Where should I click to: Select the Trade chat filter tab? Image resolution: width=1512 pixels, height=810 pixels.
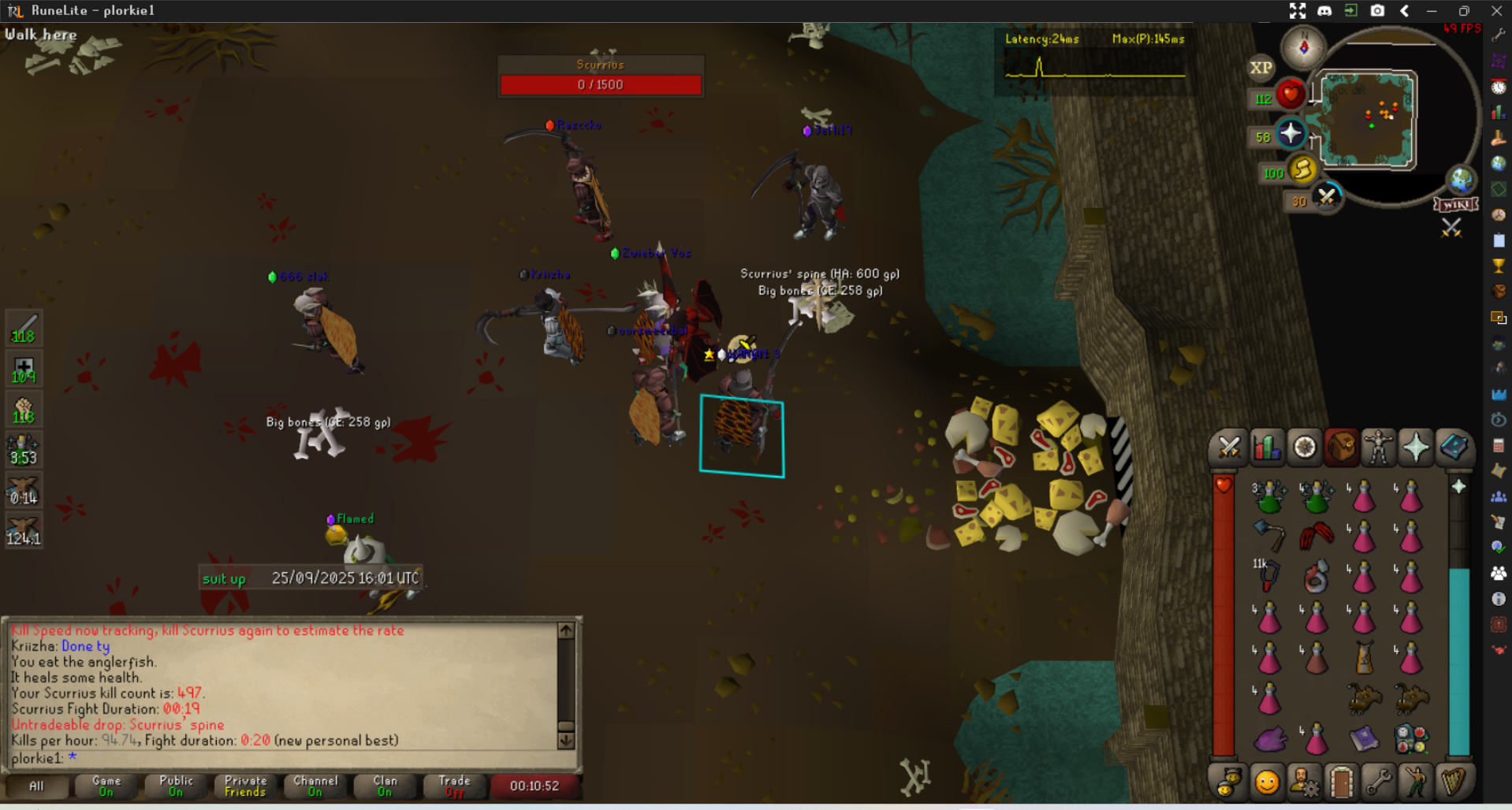[x=454, y=786]
